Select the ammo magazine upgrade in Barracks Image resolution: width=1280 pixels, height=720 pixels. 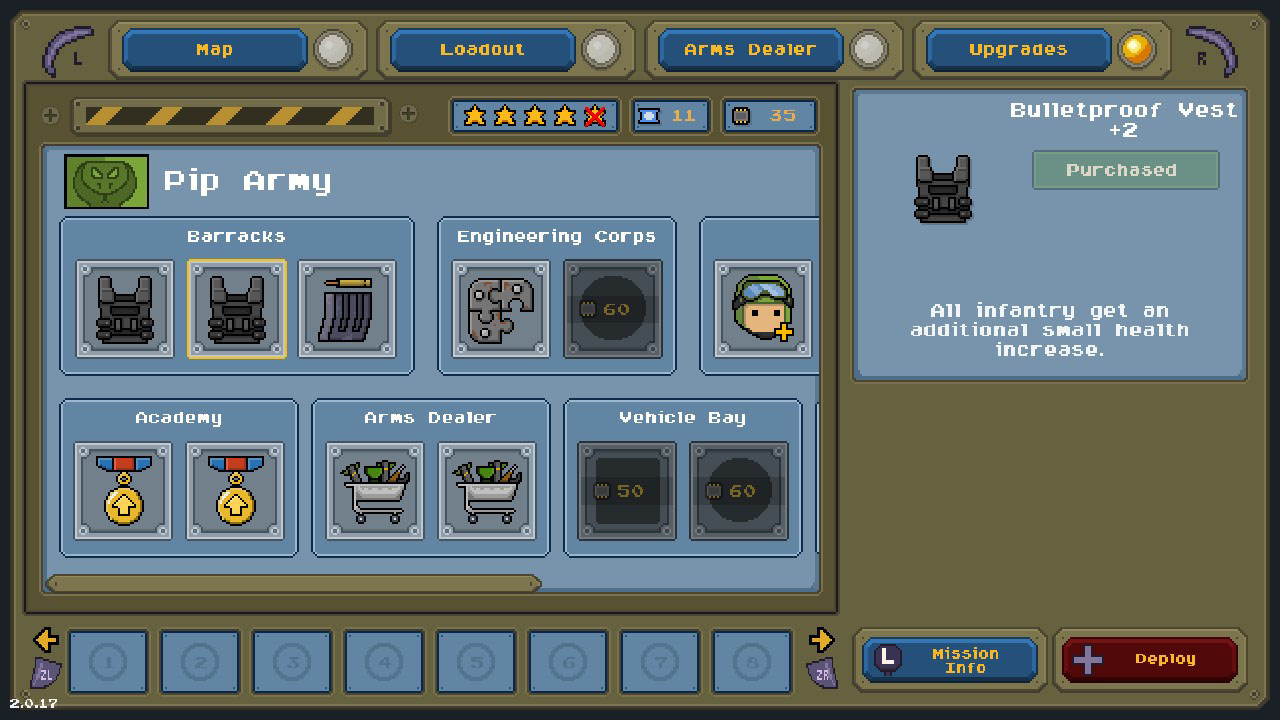(348, 309)
